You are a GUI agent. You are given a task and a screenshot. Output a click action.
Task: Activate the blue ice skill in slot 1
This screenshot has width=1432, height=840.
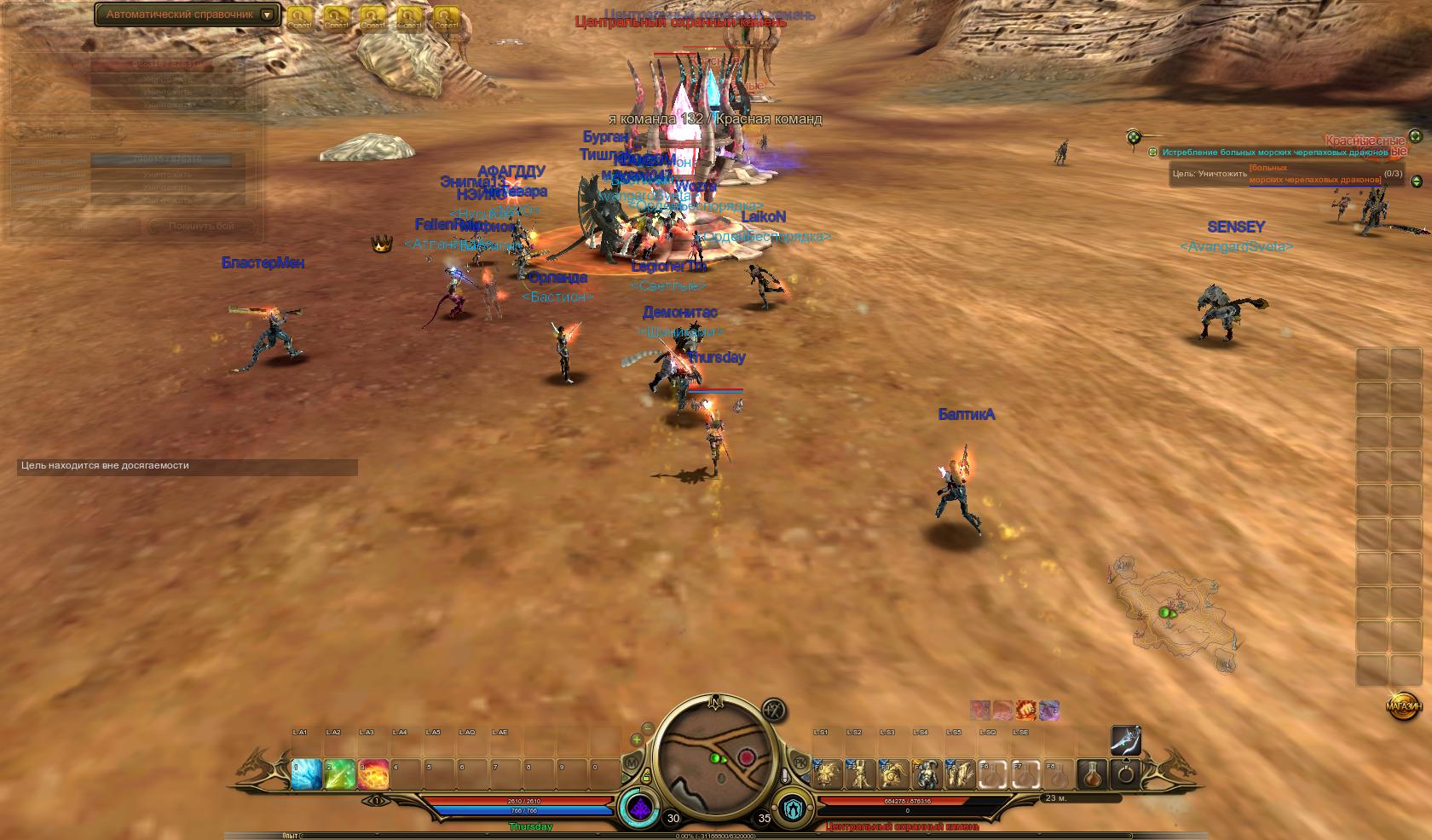[x=307, y=774]
